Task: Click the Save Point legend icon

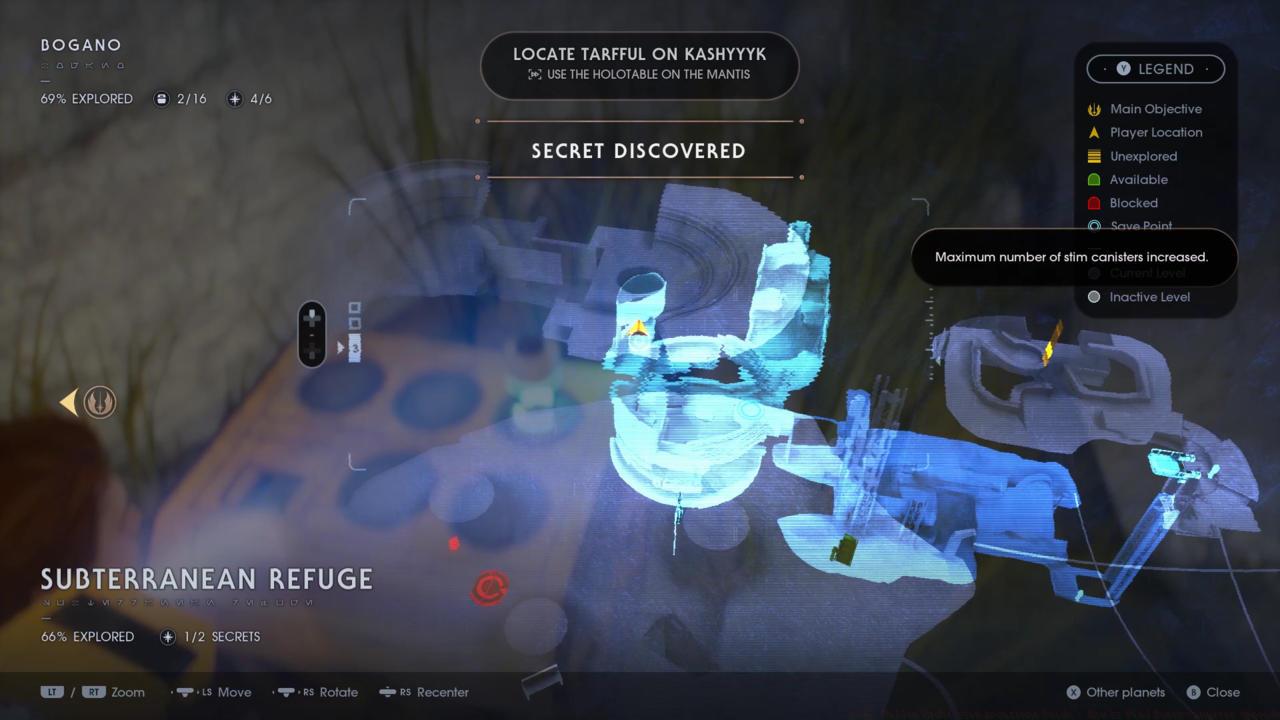Action: (x=1094, y=226)
